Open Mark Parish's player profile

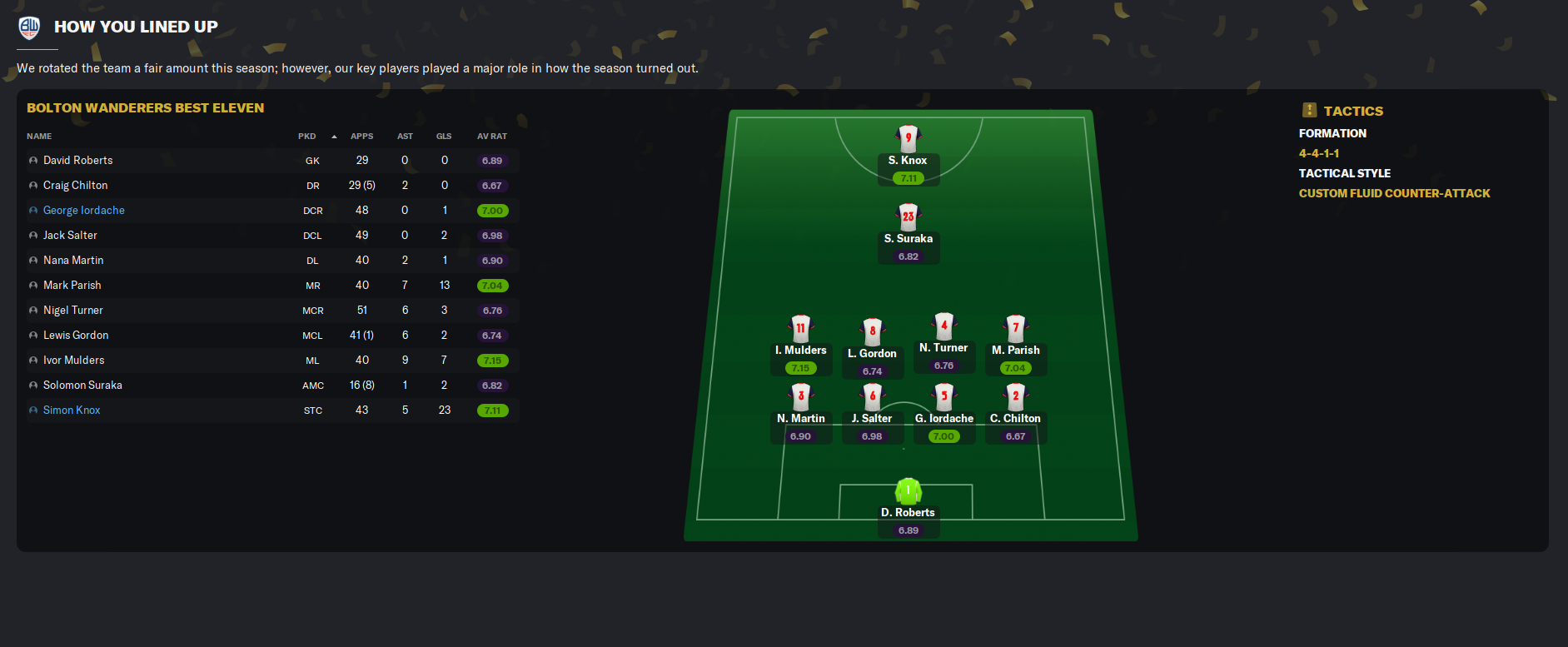(x=72, y=286)
